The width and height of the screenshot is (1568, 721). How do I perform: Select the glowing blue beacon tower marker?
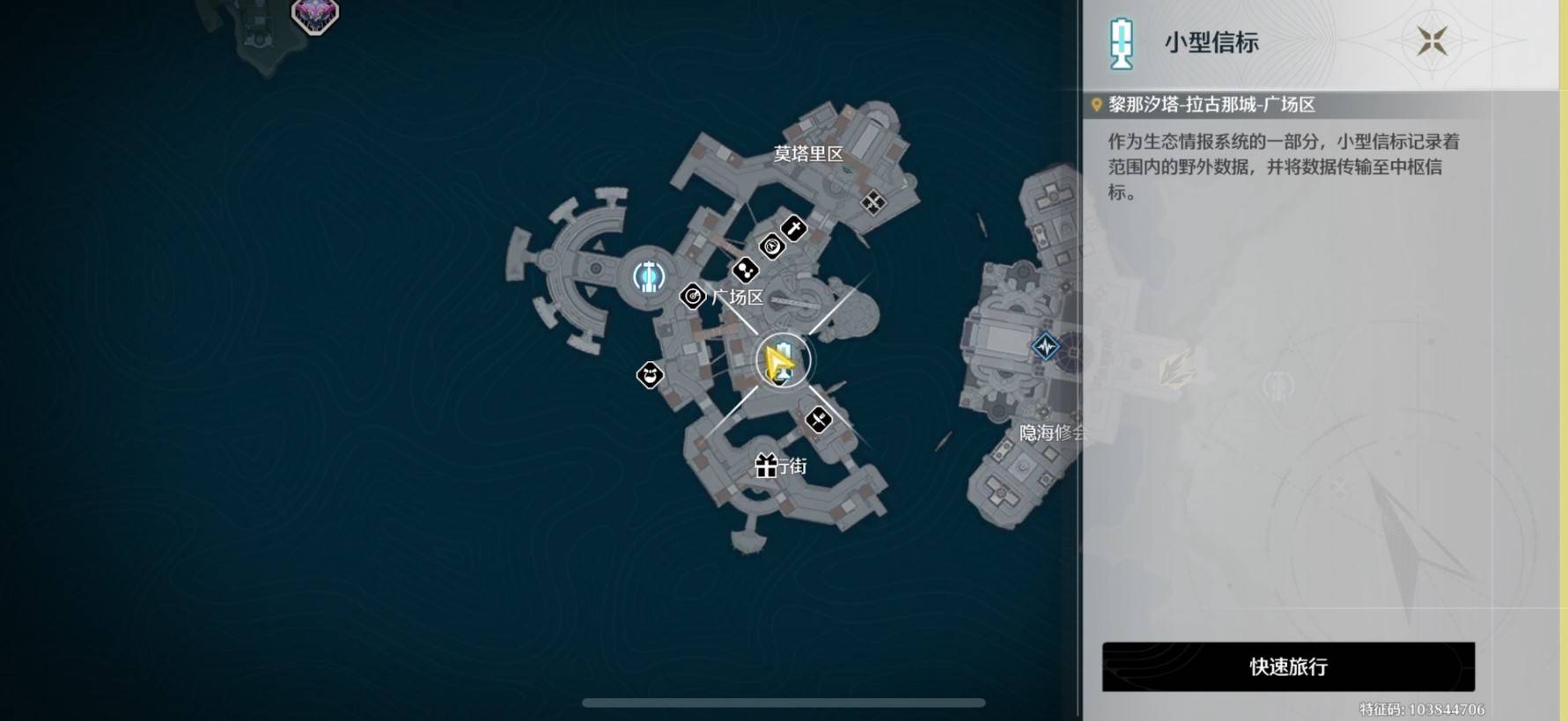pos(650,276)
